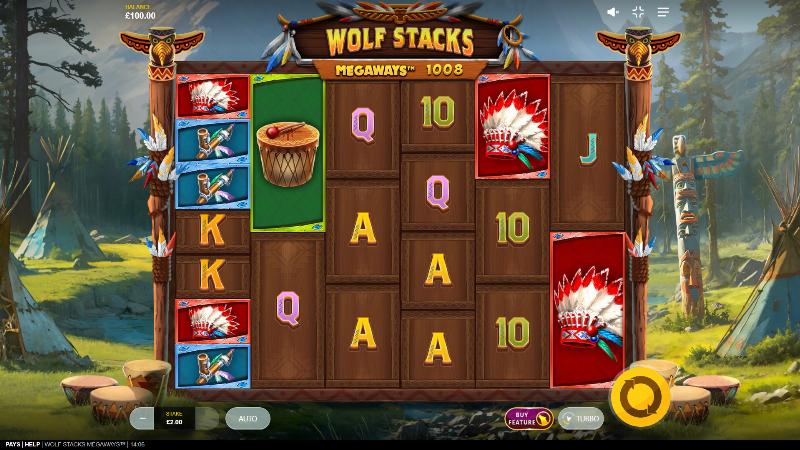Open the hamburger menu
Screen dimensions: 800x450
point(663,12)
